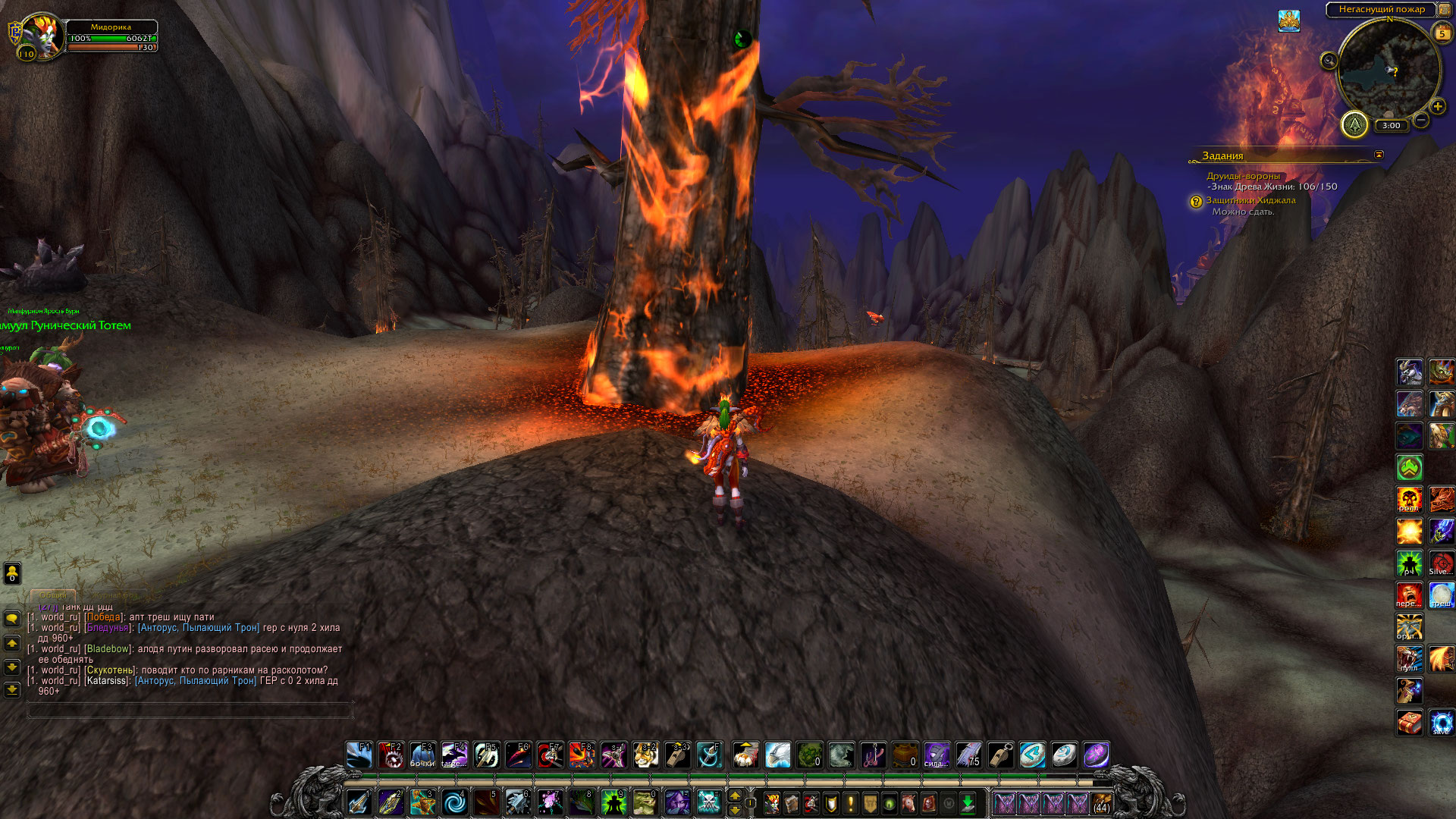Open the calendar button showing 5

pyautogui.click(x=1442, y=33)
